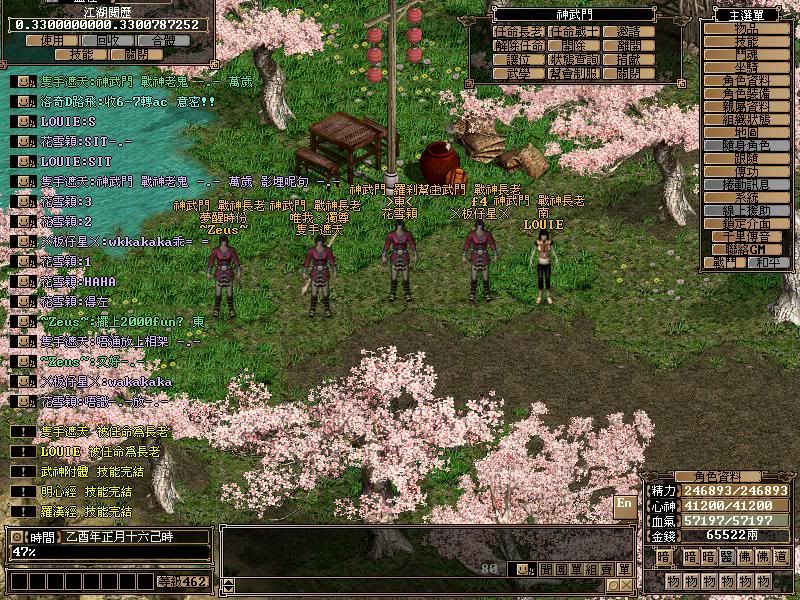Toggle the En input language button
Viewport: 800px width, 600px height.
click(624, 505)
